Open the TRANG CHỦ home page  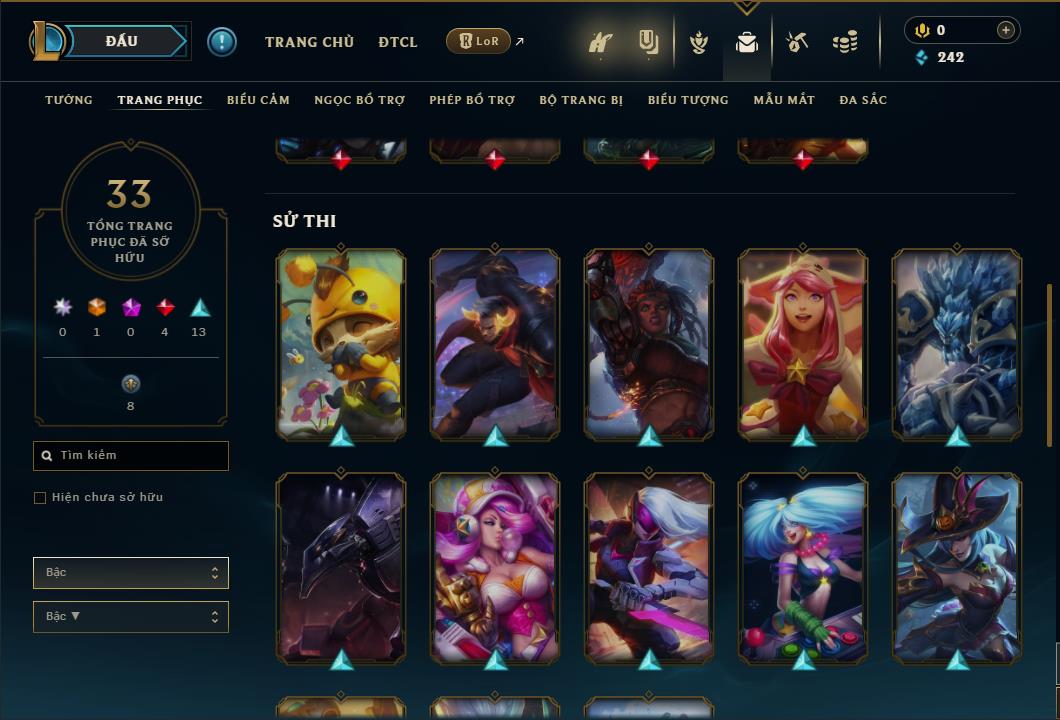(x=309, y=42)
